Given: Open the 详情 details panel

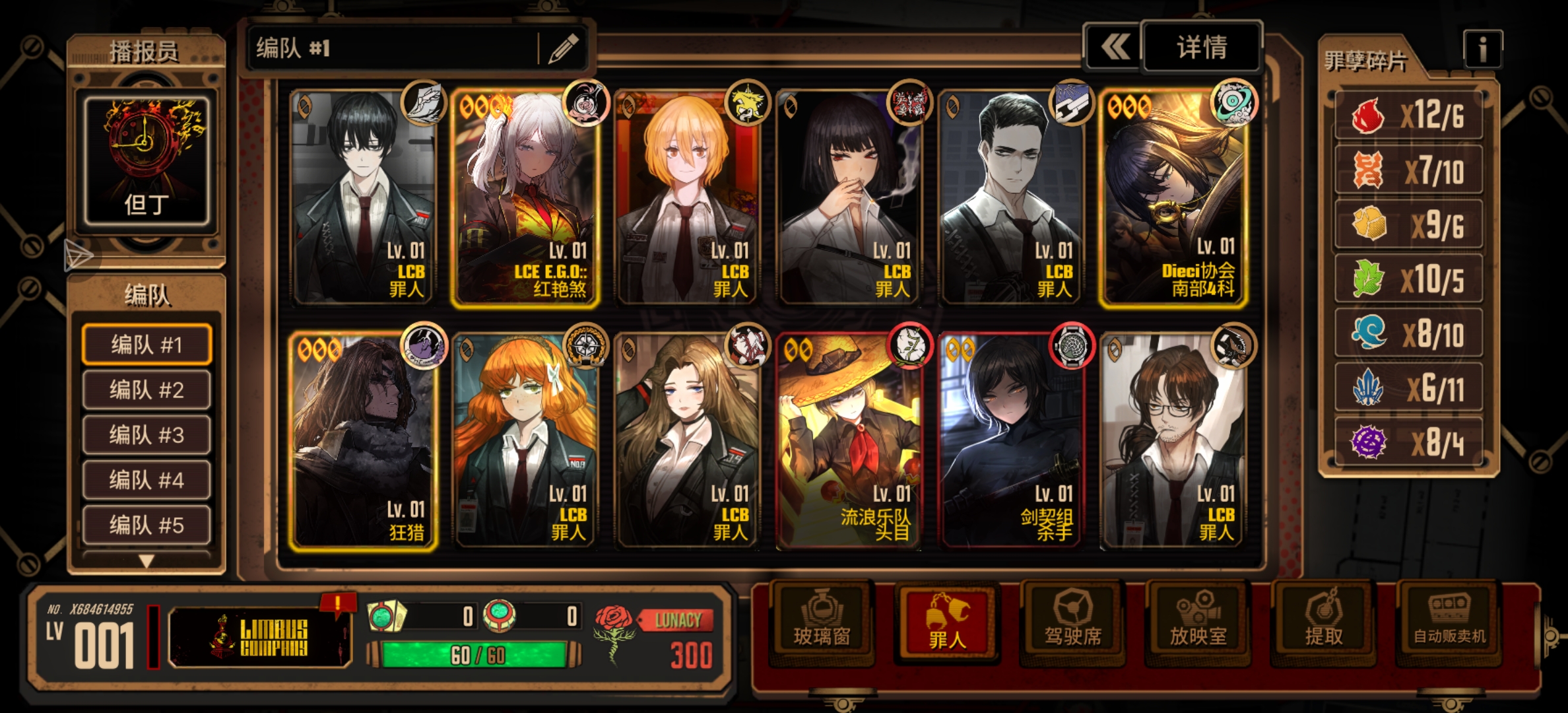Looking at the screenshot, I should (1201, 48).
